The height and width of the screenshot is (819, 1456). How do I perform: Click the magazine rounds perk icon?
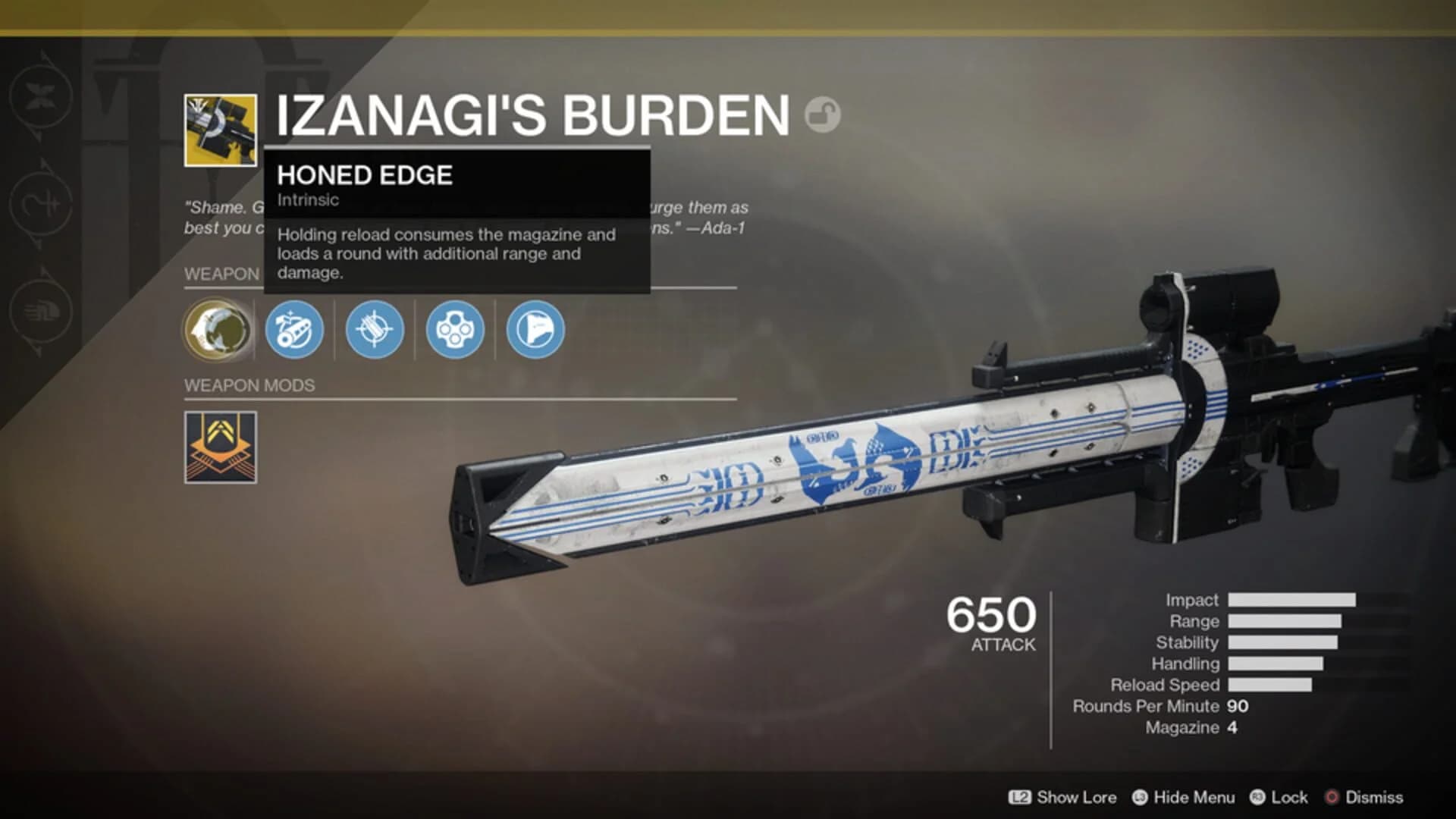(x=455, y=329)
